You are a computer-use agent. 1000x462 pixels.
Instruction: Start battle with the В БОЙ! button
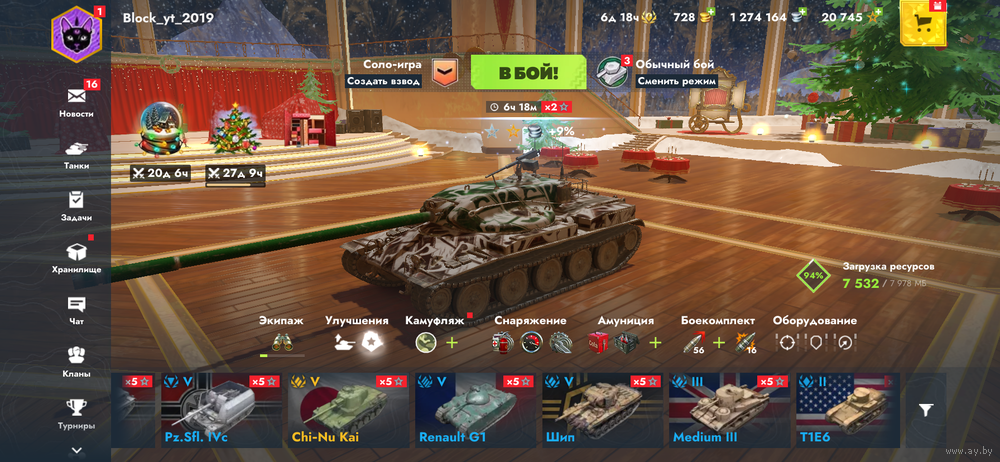coord(528,72)
